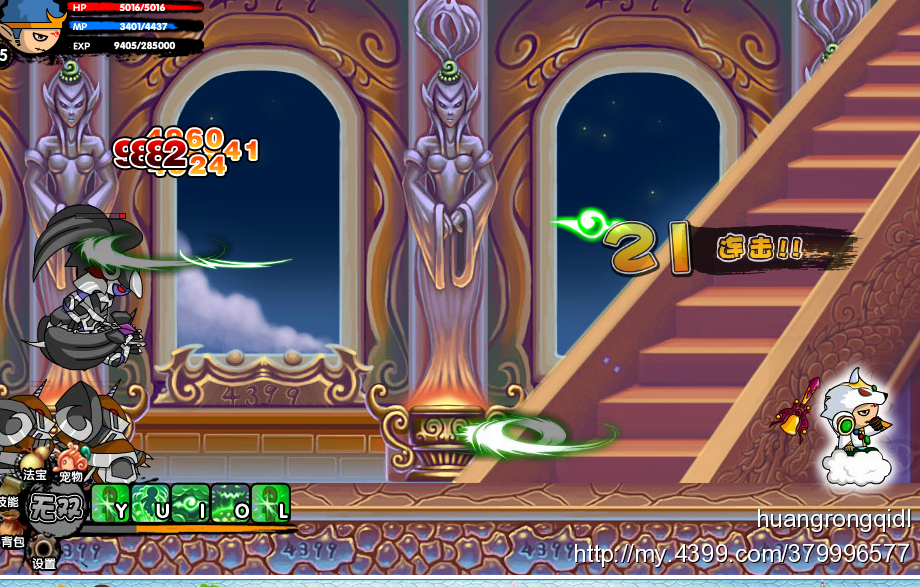This screenshot has height=587, width=920.
Task: Click the blue-haired player portrait
Action: point(35,25)
